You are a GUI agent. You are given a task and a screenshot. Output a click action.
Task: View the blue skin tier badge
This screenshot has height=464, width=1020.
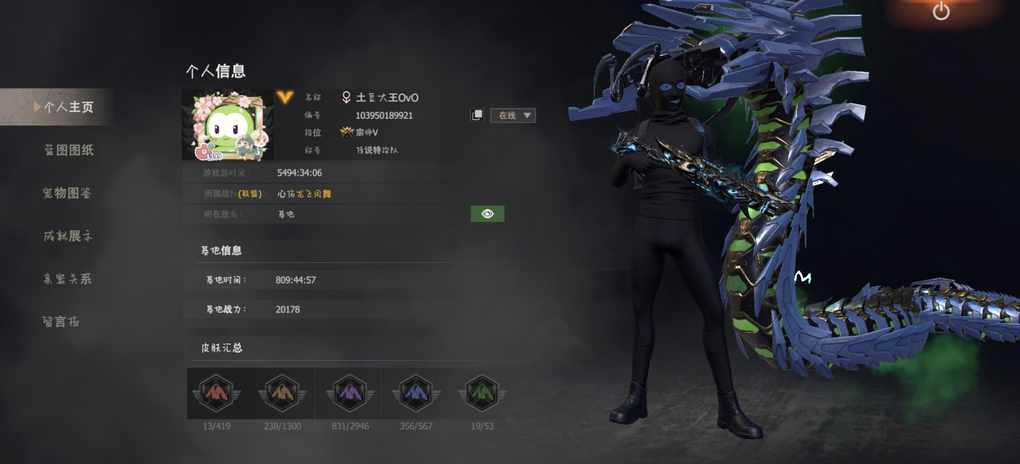[x=413, y=393]
